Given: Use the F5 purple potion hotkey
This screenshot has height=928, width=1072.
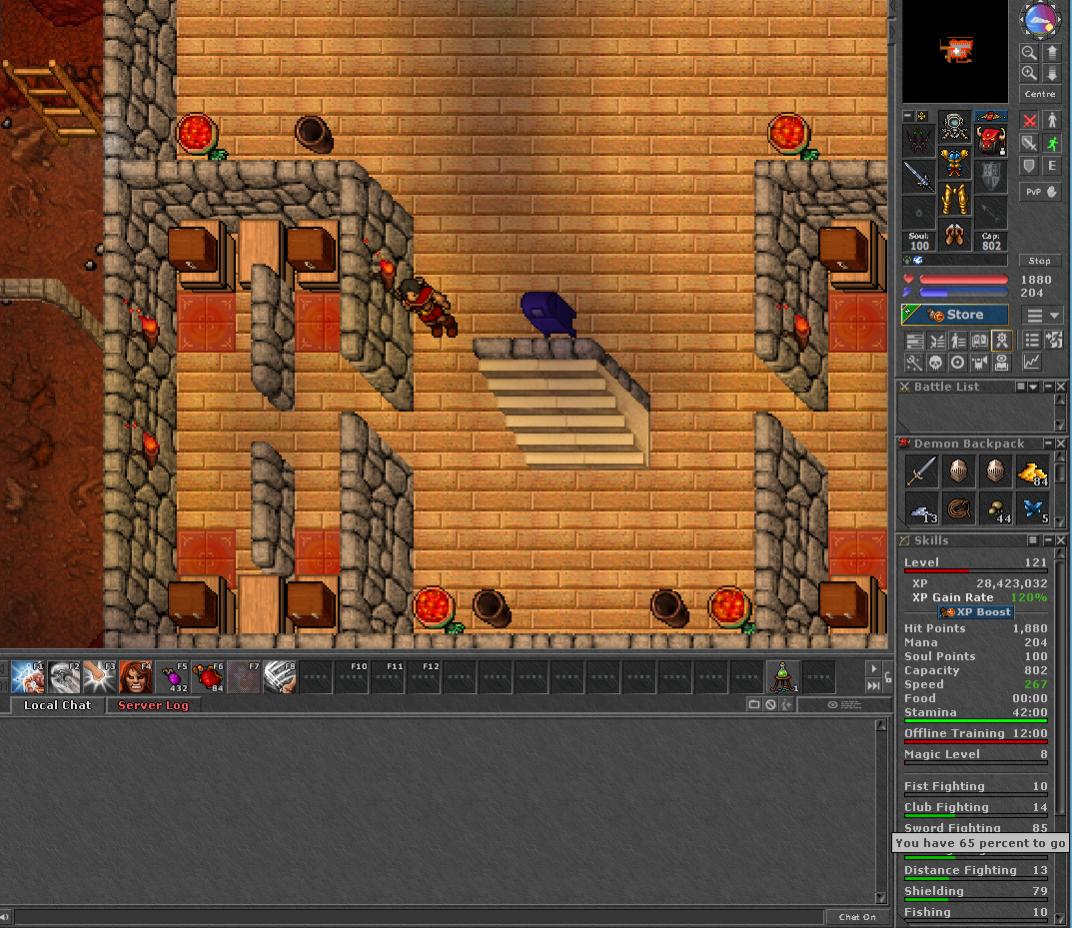Looking at the screenshot, I should (x=175, y=677).
